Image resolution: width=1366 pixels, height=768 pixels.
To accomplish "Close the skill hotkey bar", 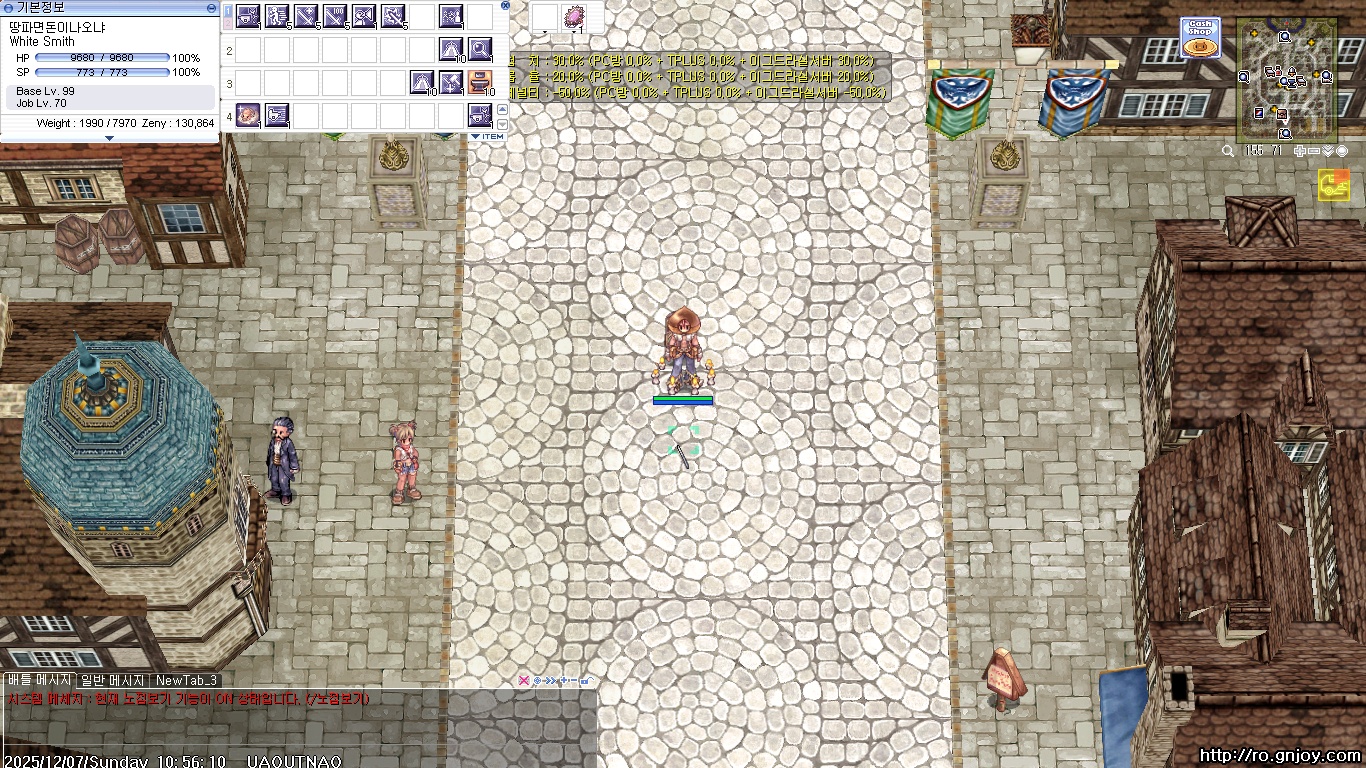I will click(505, 6).
